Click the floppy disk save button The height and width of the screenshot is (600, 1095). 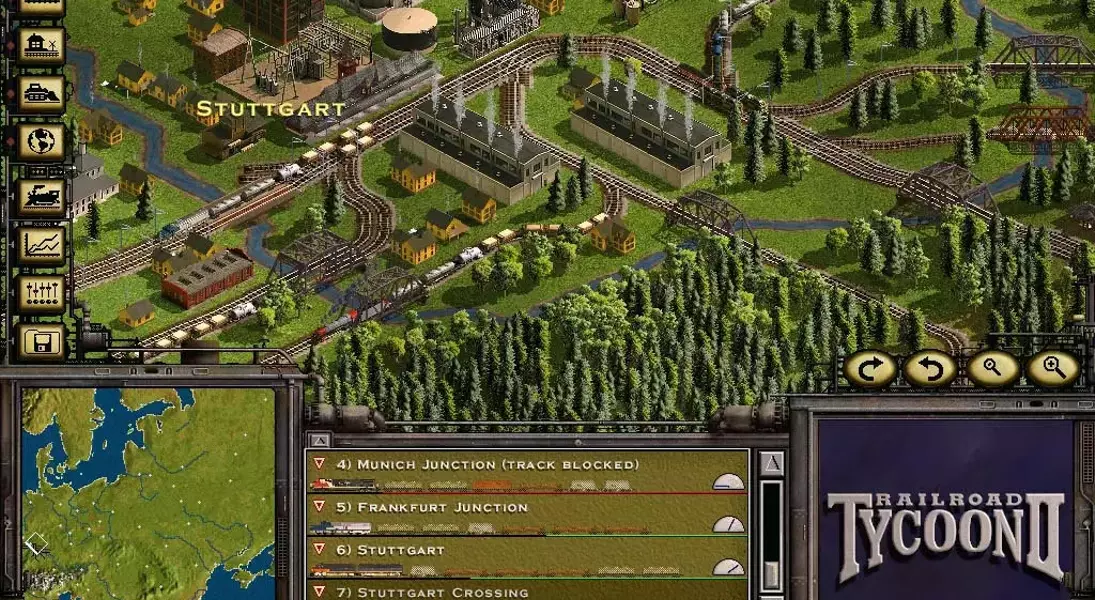[x=41, y=341]
